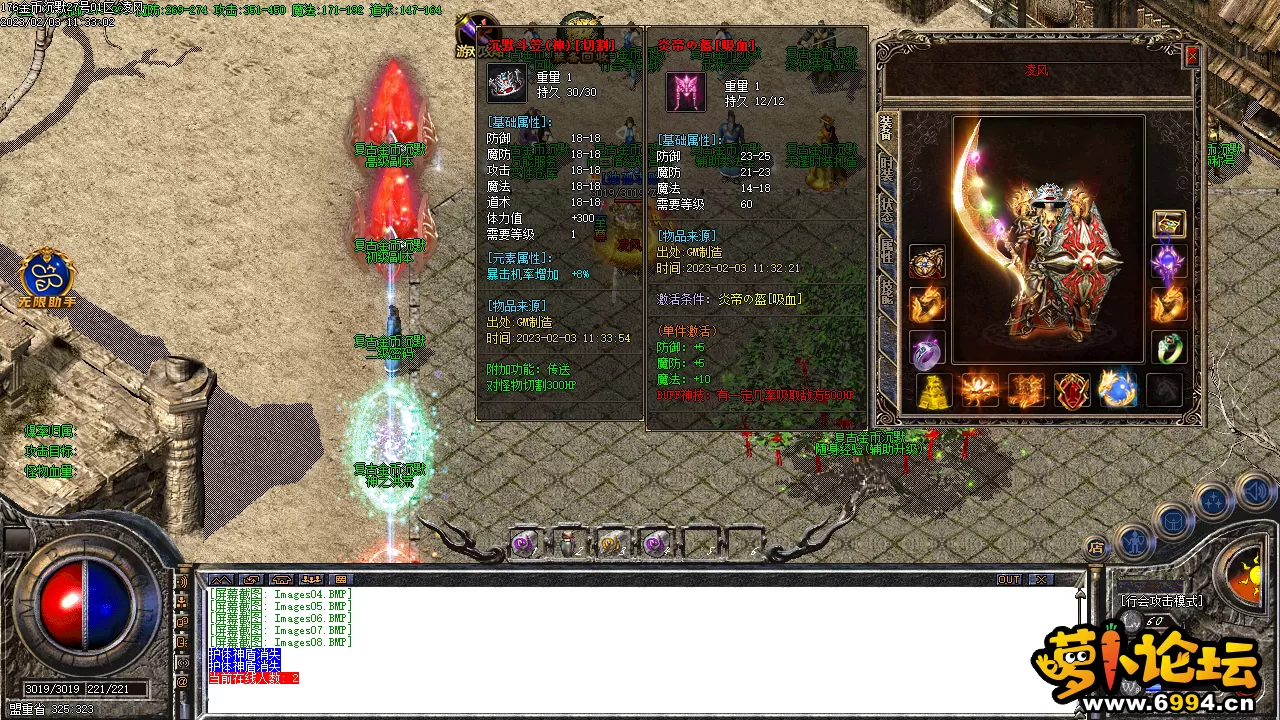Viewport: 1280px width, 720px height.
Task: Select the purple orb necklace slot
Action: (x=1169, y=263)
